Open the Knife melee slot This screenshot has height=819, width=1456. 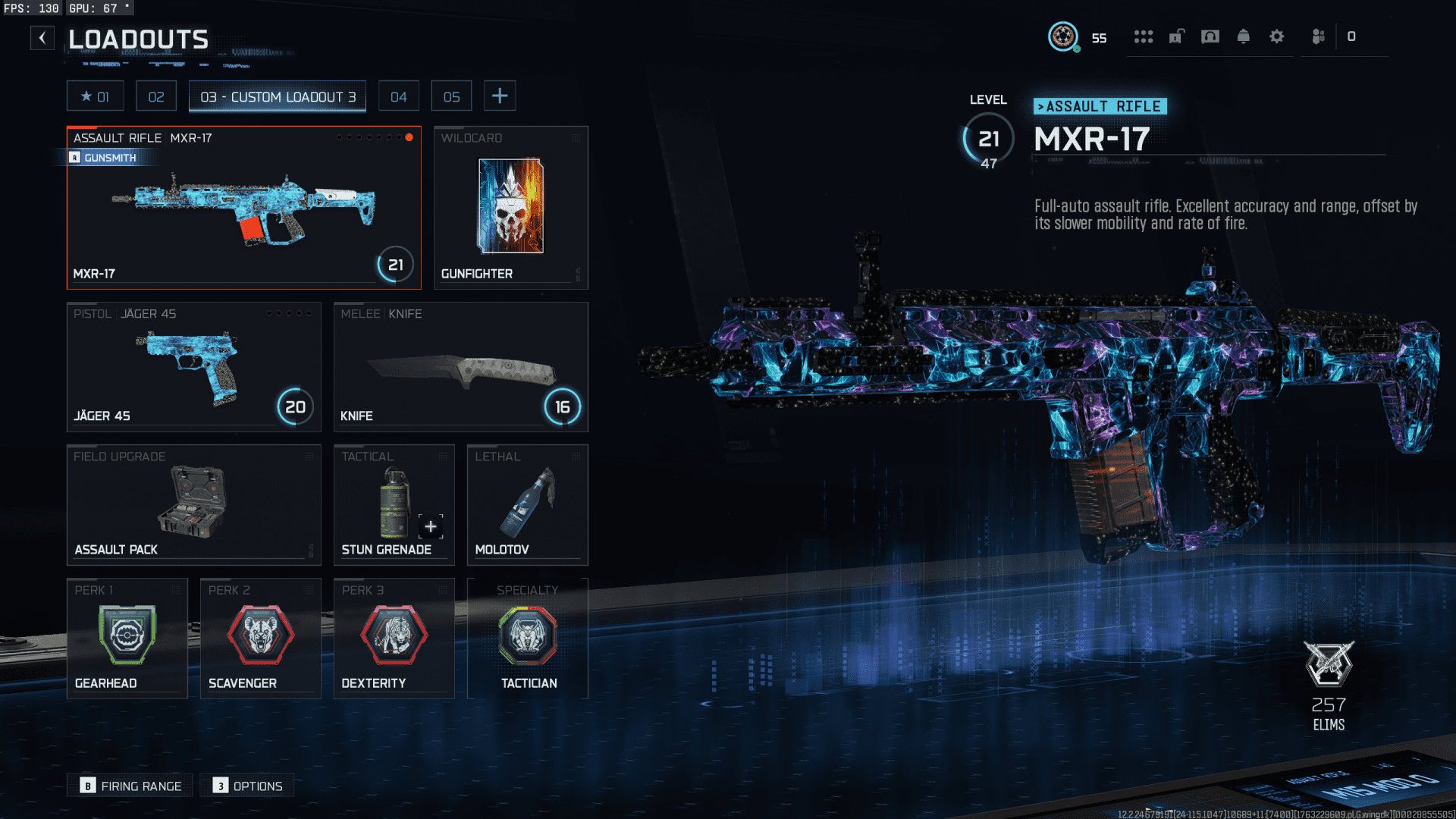click(460, 367)
